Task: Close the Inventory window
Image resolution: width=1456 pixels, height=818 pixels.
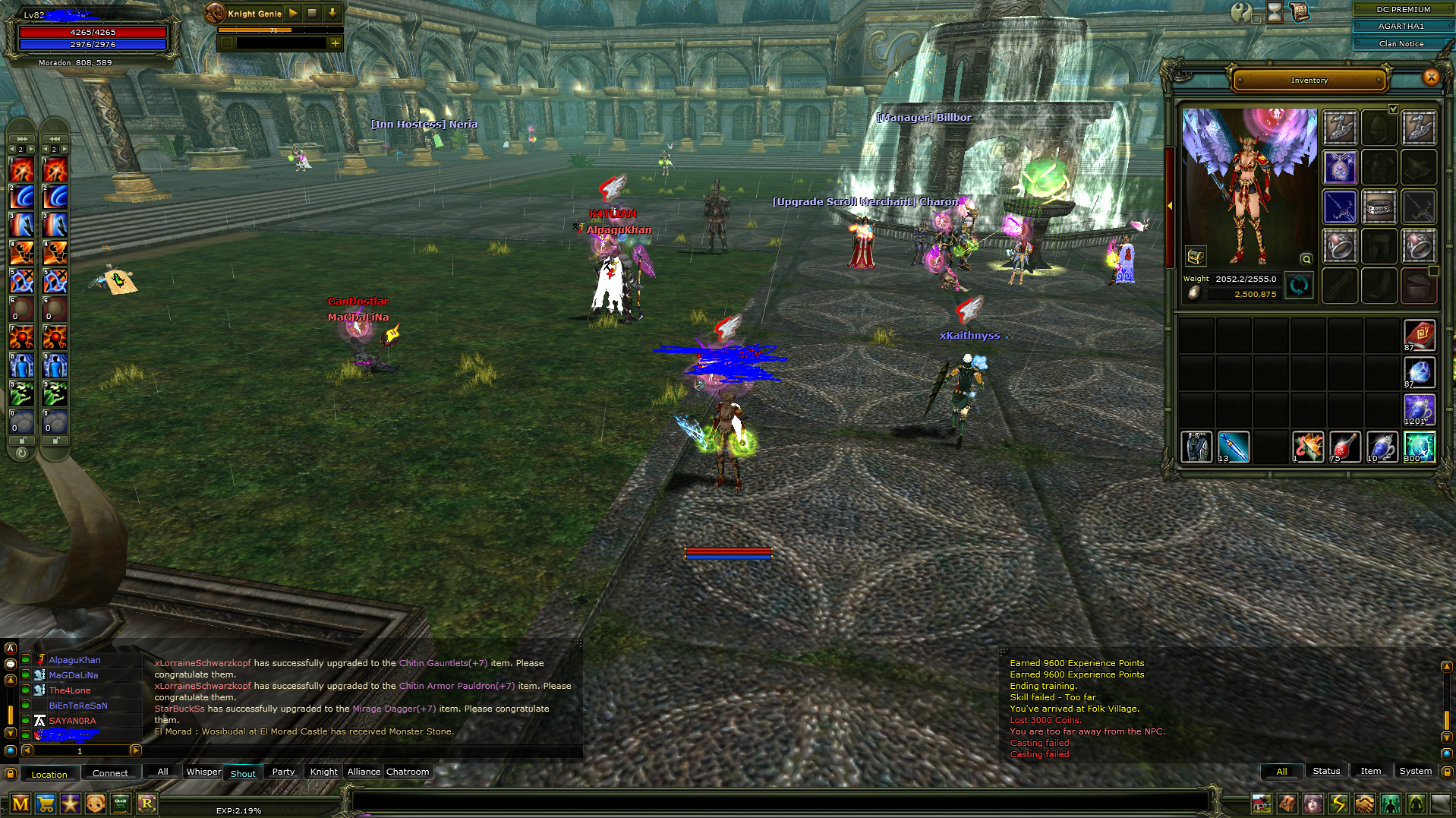Action: coord(1431,77)
